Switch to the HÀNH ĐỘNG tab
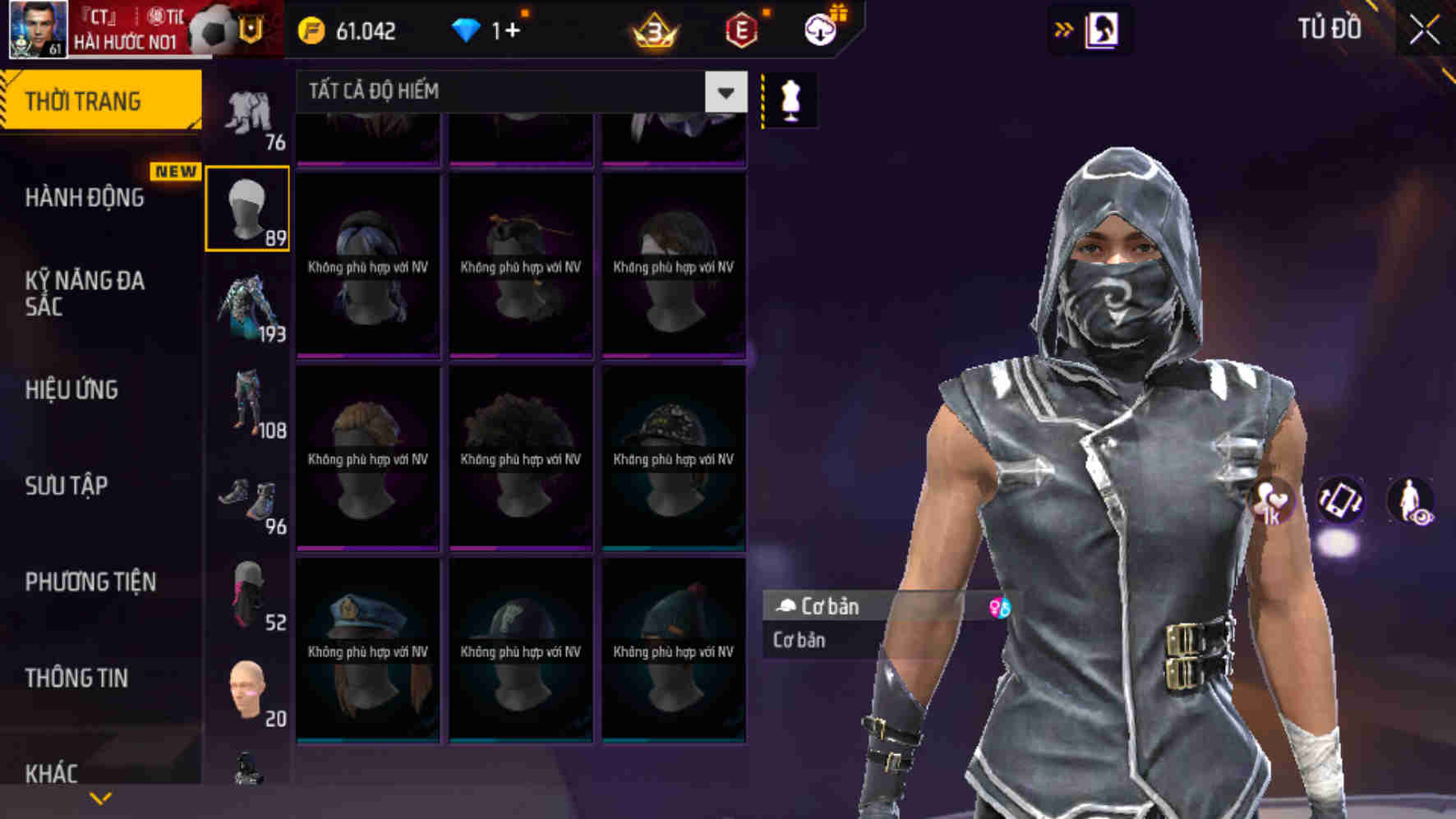This screenshot has height=819, width=1456. point(85,197)
